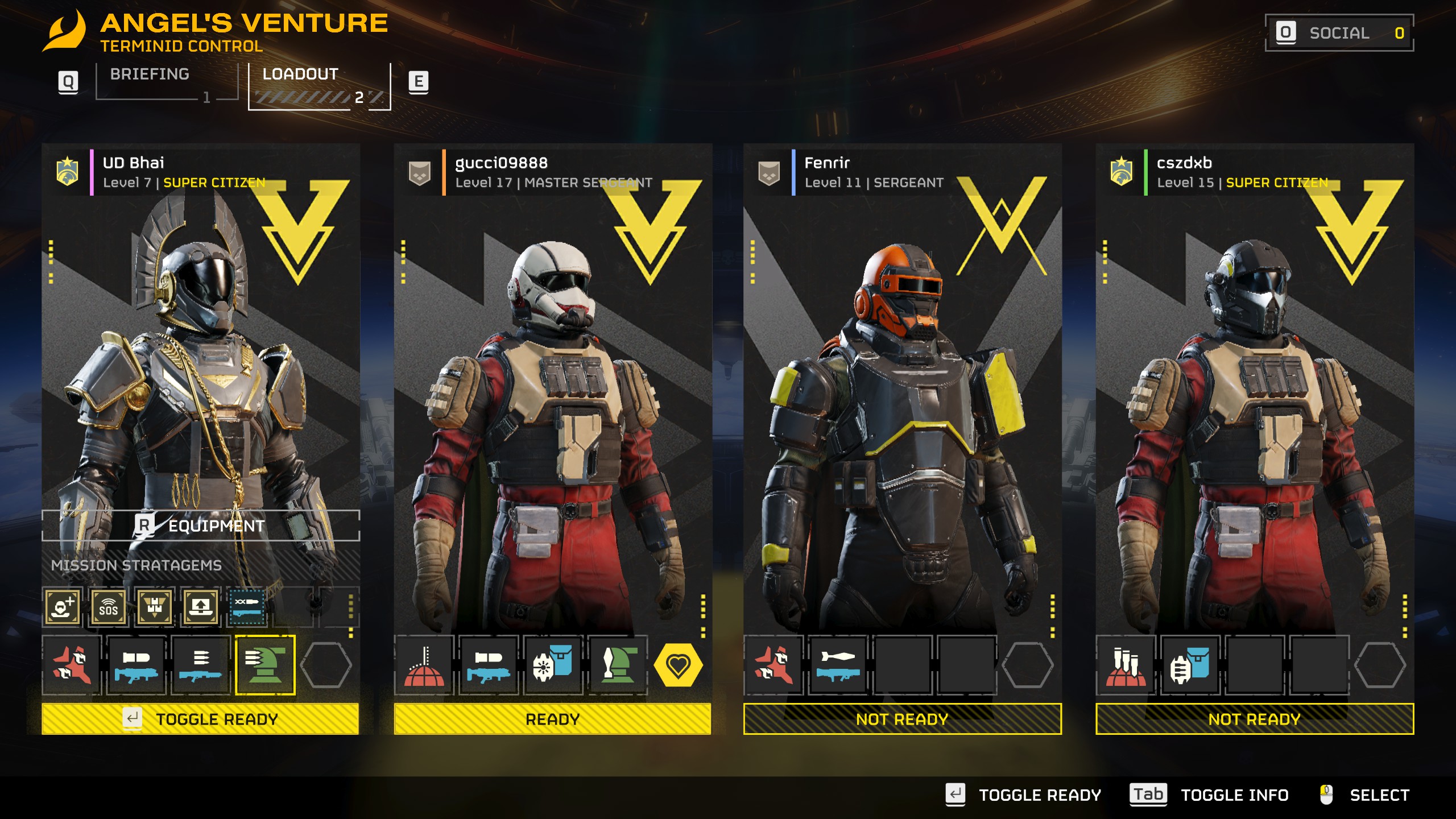The image size is (1456, 819).
Task: Click the SOS beacon mission stratagem icon
Action: tap(109, 607)
